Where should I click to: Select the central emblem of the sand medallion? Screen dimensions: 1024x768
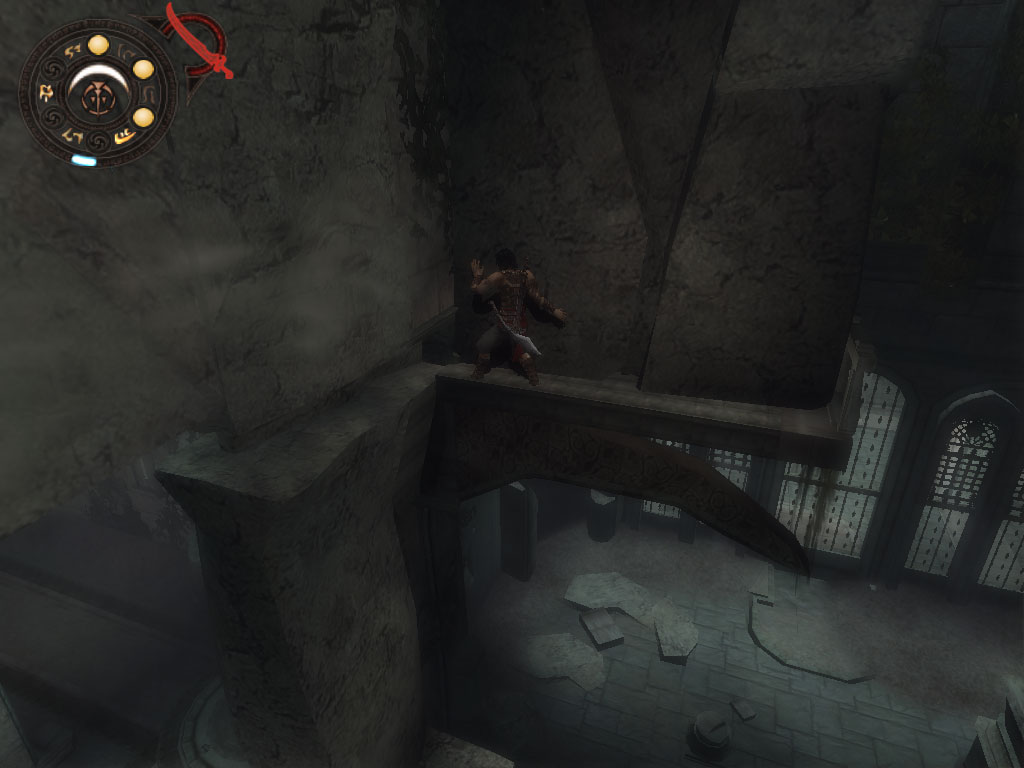point(99,97)
